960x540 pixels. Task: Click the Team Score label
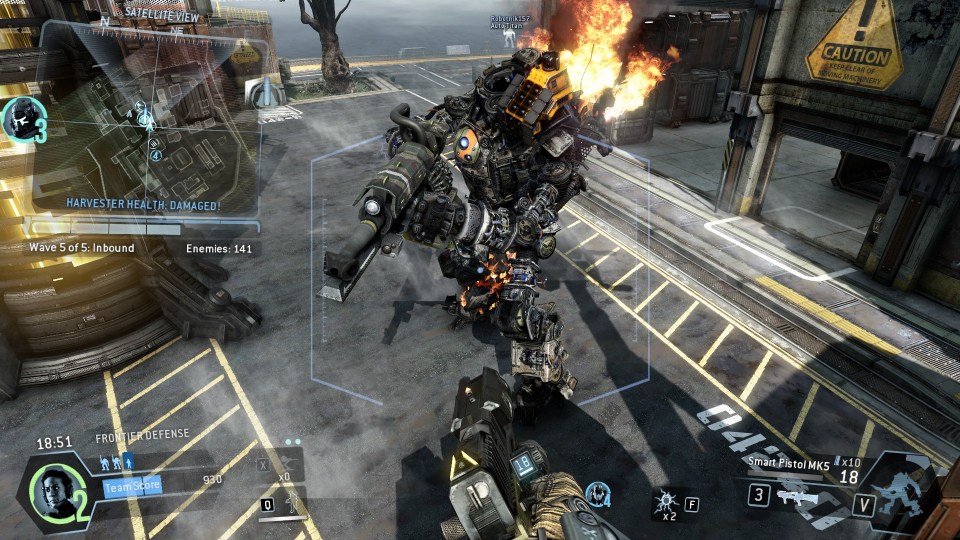(131, 486)
